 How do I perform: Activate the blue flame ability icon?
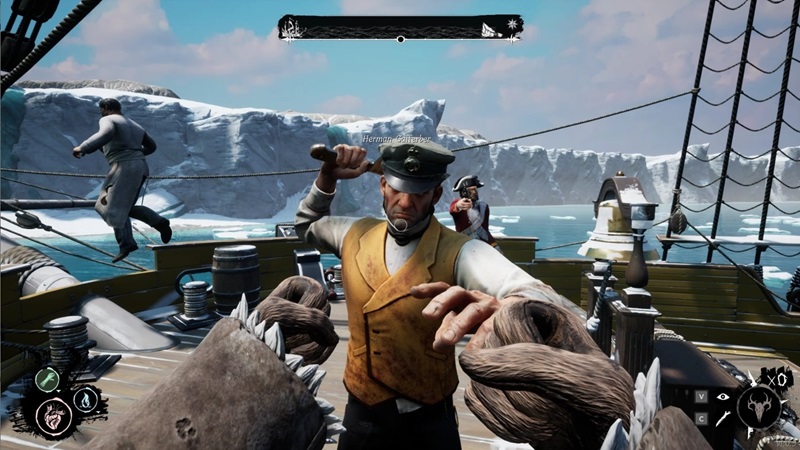tap(84, 399)
